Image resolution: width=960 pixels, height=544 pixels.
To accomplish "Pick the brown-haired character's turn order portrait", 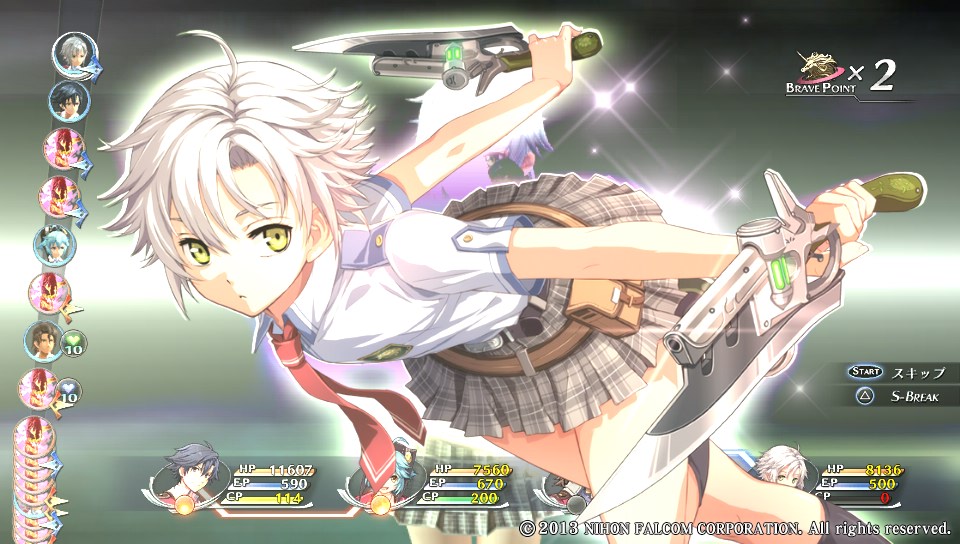I will click(44, 341).
